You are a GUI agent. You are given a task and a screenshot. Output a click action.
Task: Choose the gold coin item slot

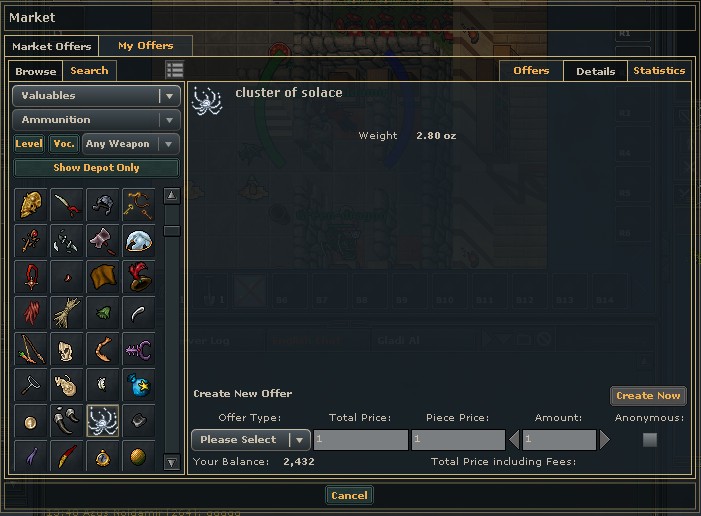[x=30, y=421]
